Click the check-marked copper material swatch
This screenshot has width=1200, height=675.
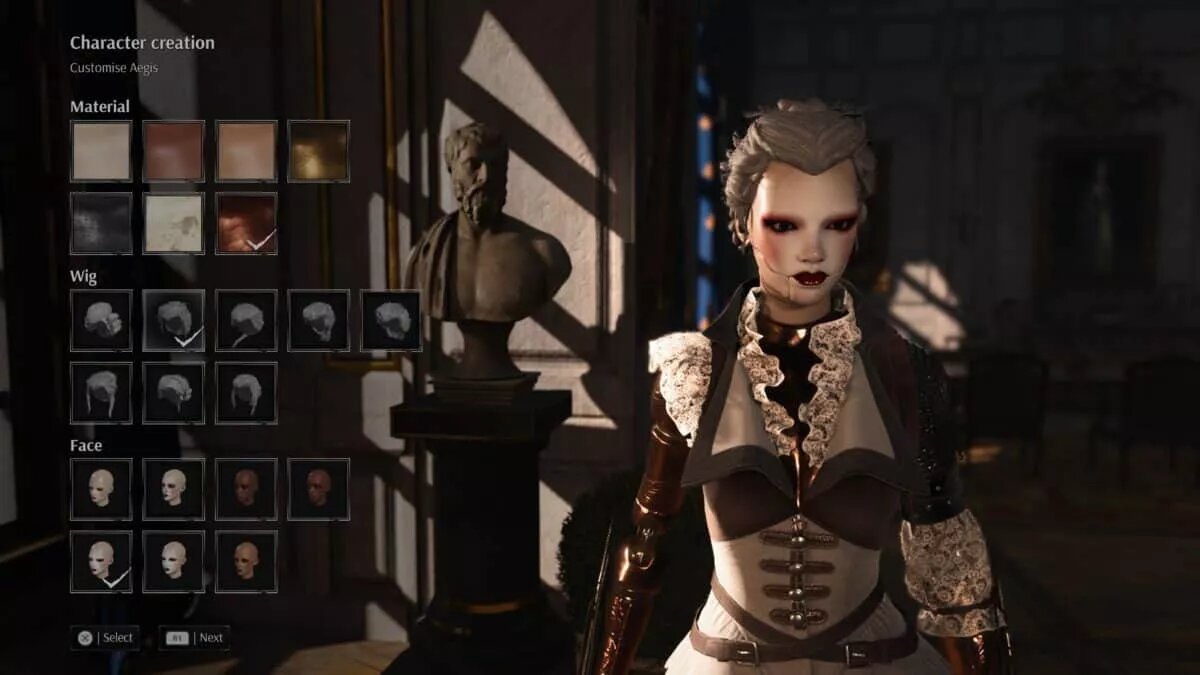click(246, 223)
